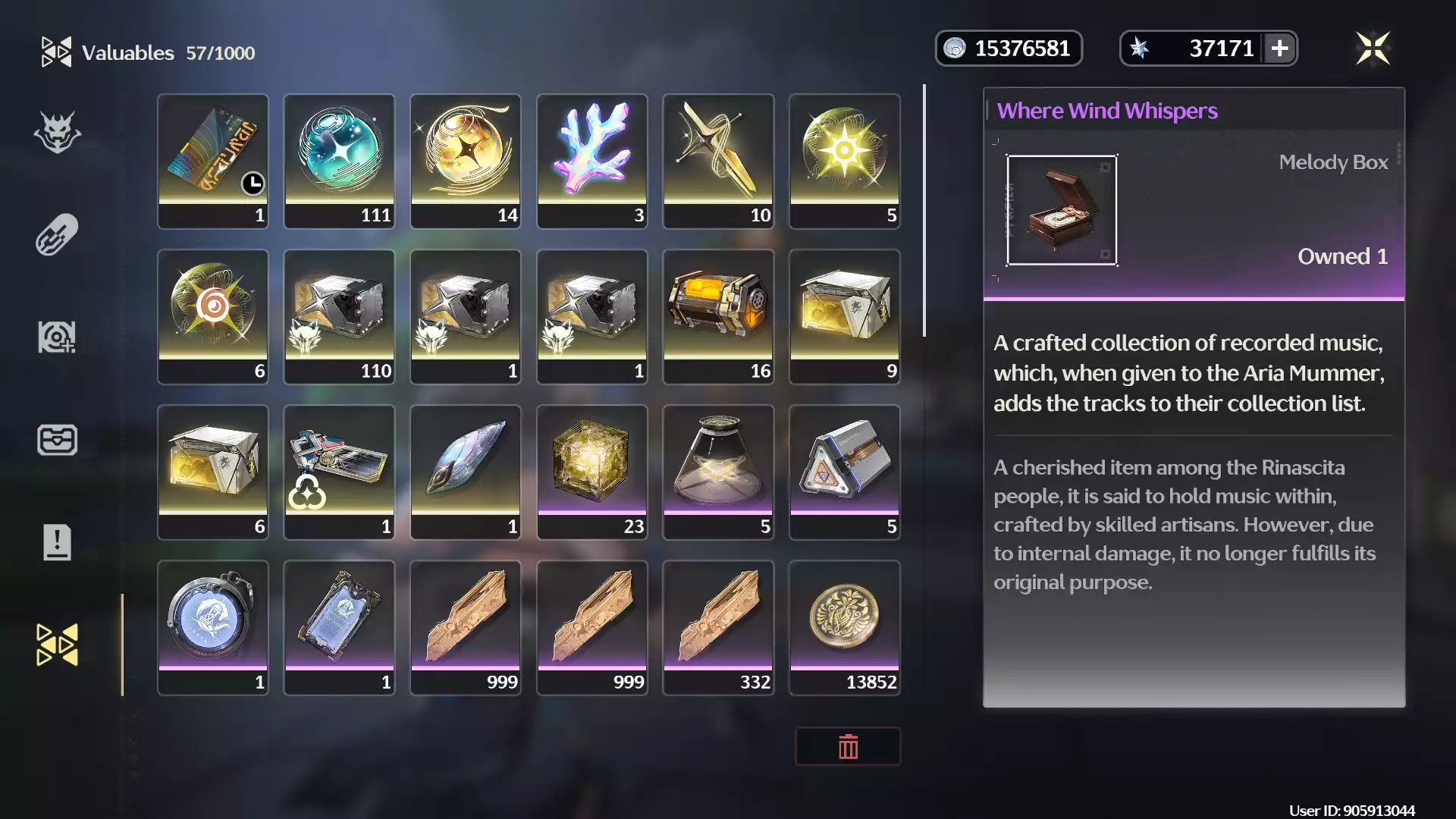Select the round blue pocket watch item
This screenshot has height=819, width=1456.
[213, 626]
